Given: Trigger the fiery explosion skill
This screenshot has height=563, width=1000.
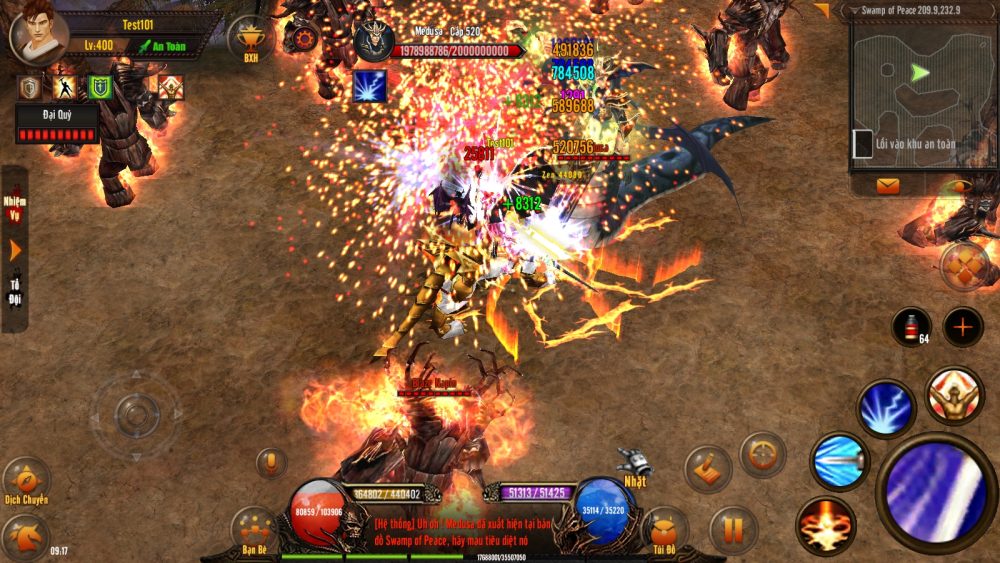Looking at the screenshot, I should pyautogui.click(x=826, y=525).
